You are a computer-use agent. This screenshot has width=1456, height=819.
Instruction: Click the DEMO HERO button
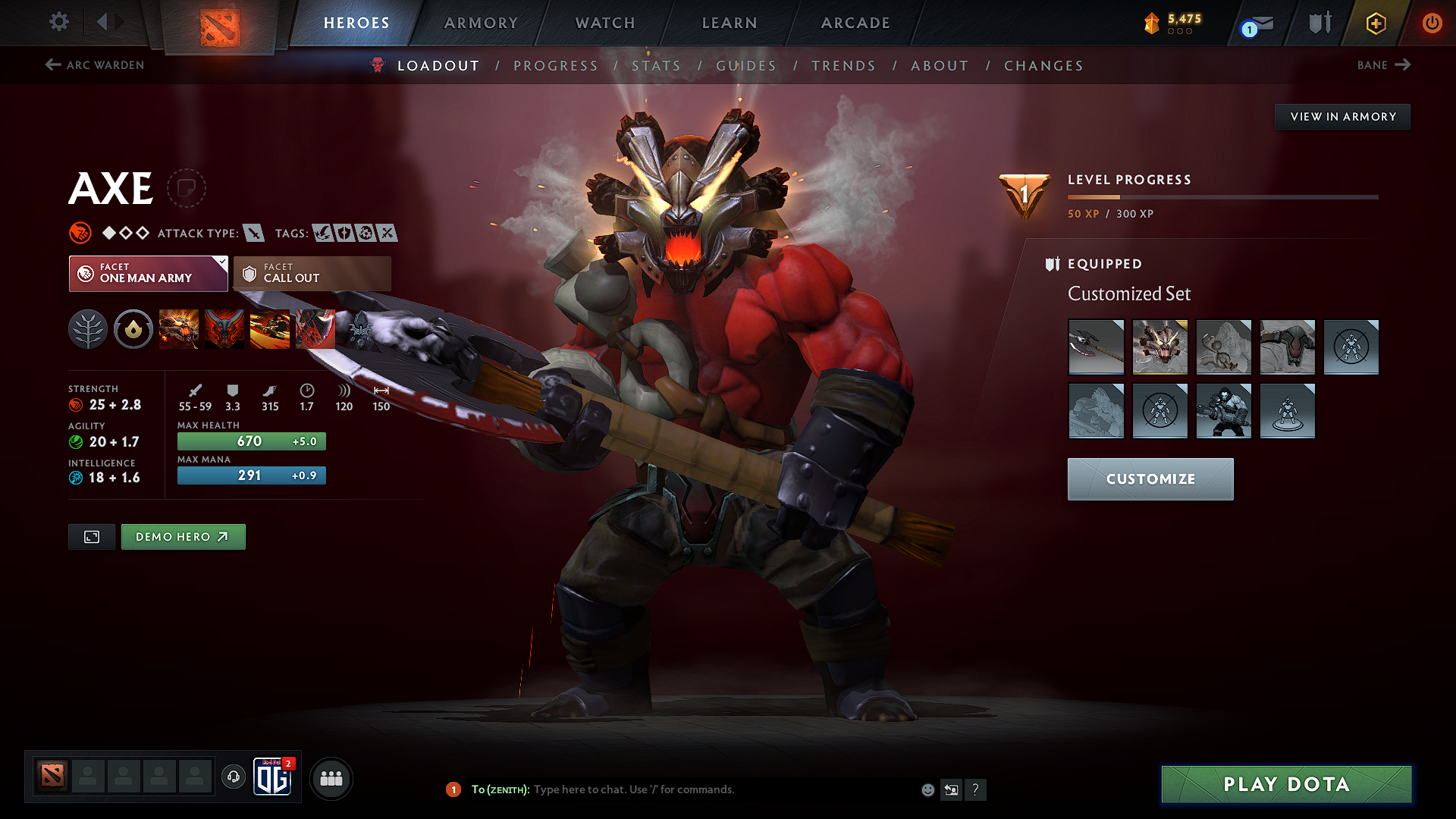point(183,536)
